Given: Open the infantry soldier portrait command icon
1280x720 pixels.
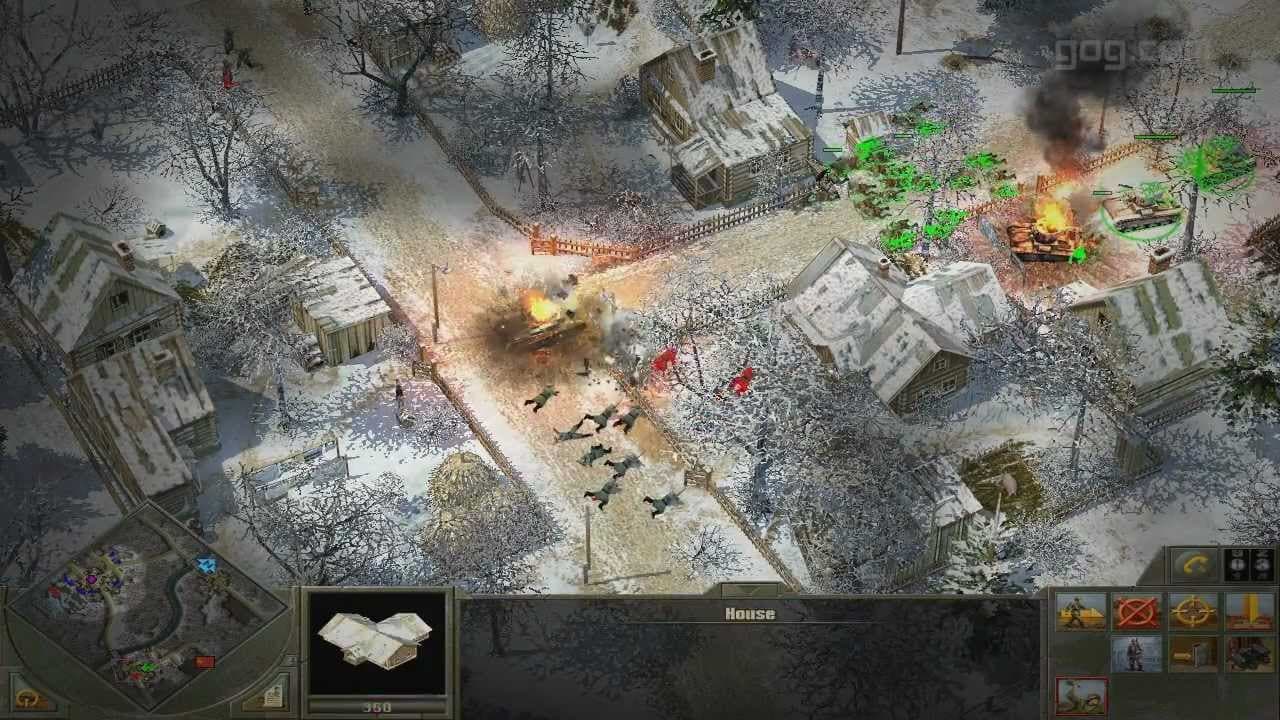Looking at the screenshot, I should pos(1138,654).
